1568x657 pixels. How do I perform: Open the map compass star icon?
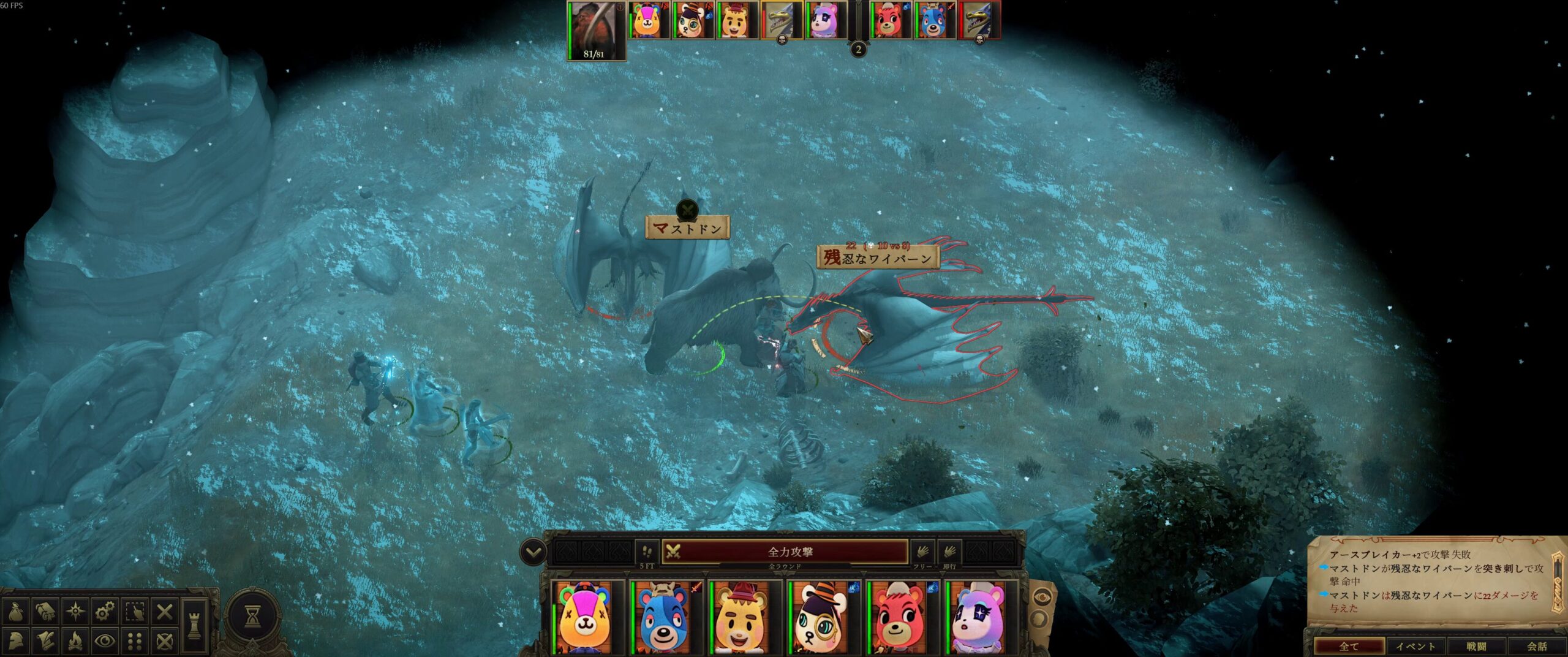(x=75, y=611)
